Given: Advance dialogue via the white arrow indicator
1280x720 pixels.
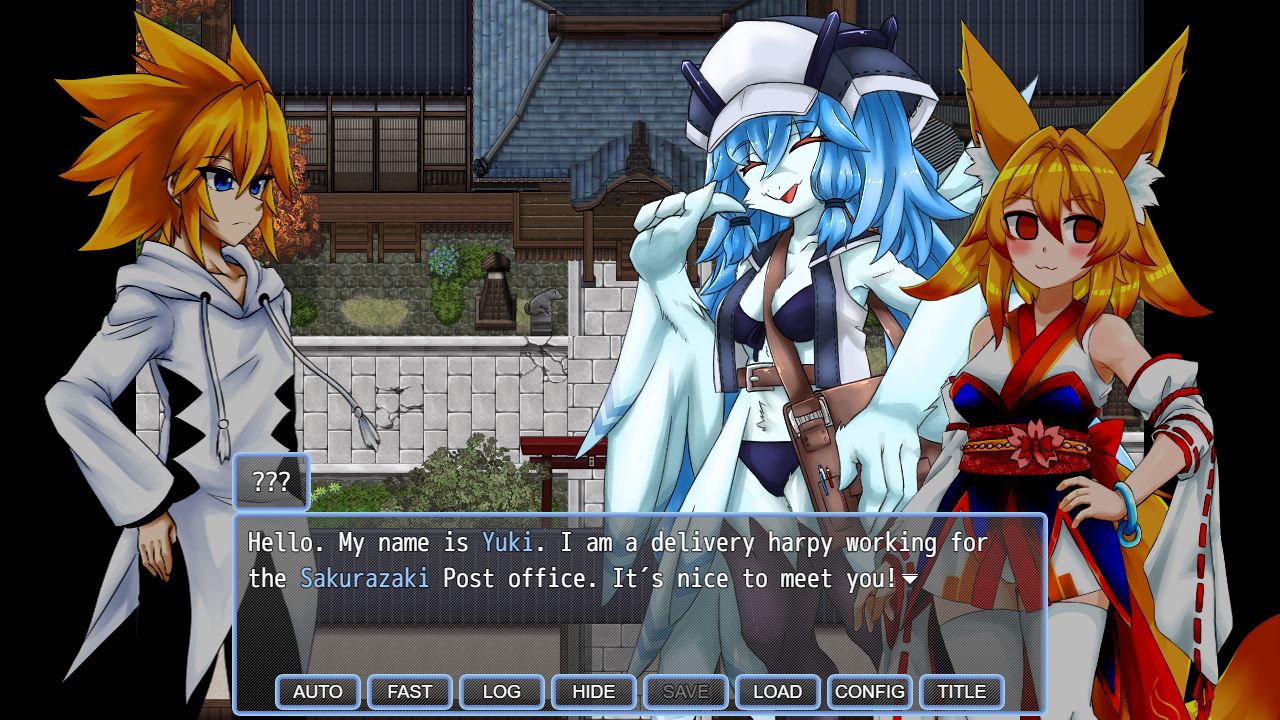Looking at the screenshot, I should coord(910,579).
